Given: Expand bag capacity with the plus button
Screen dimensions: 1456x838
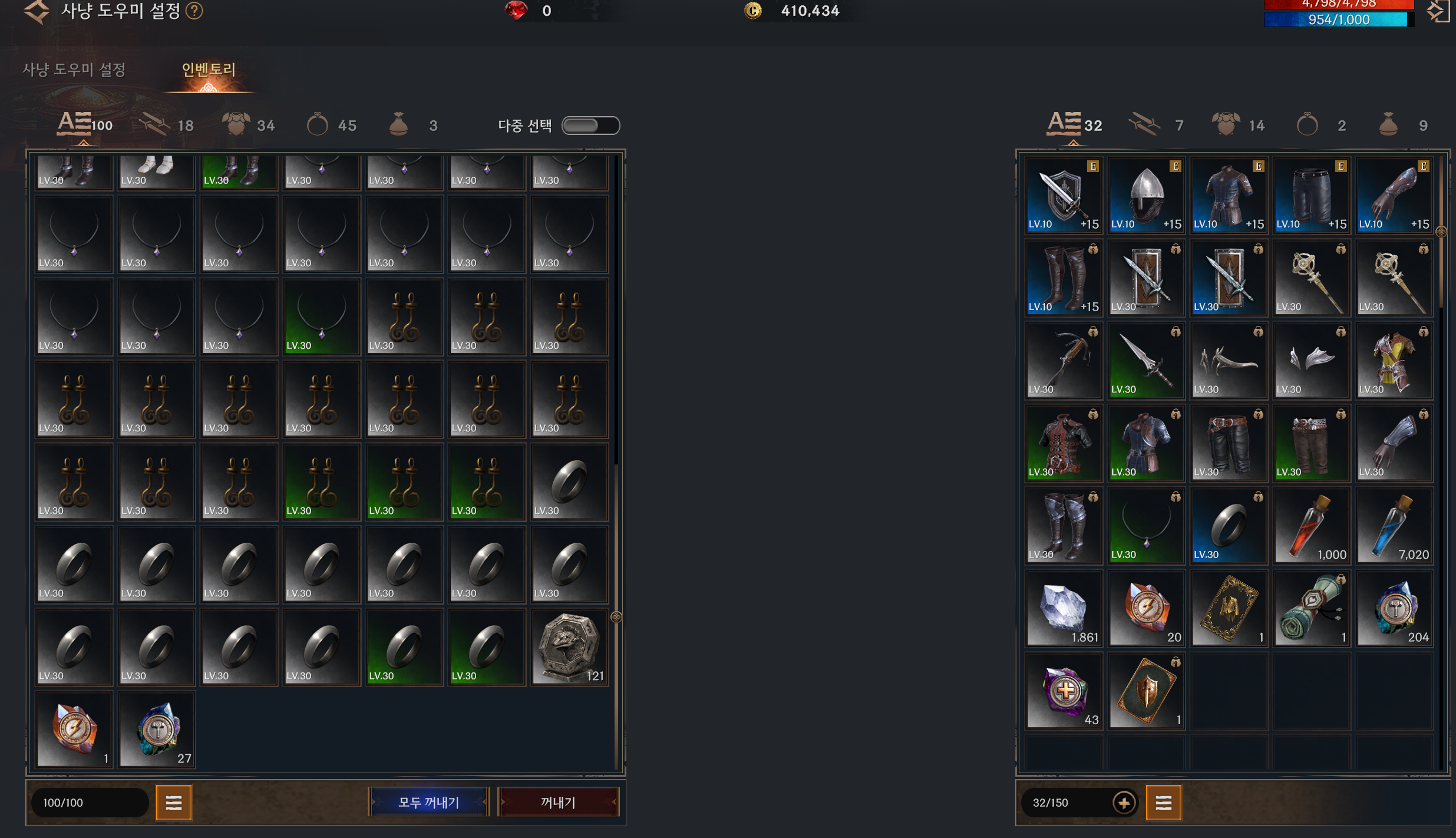Looking at the screenshot, I should 1124,802.
